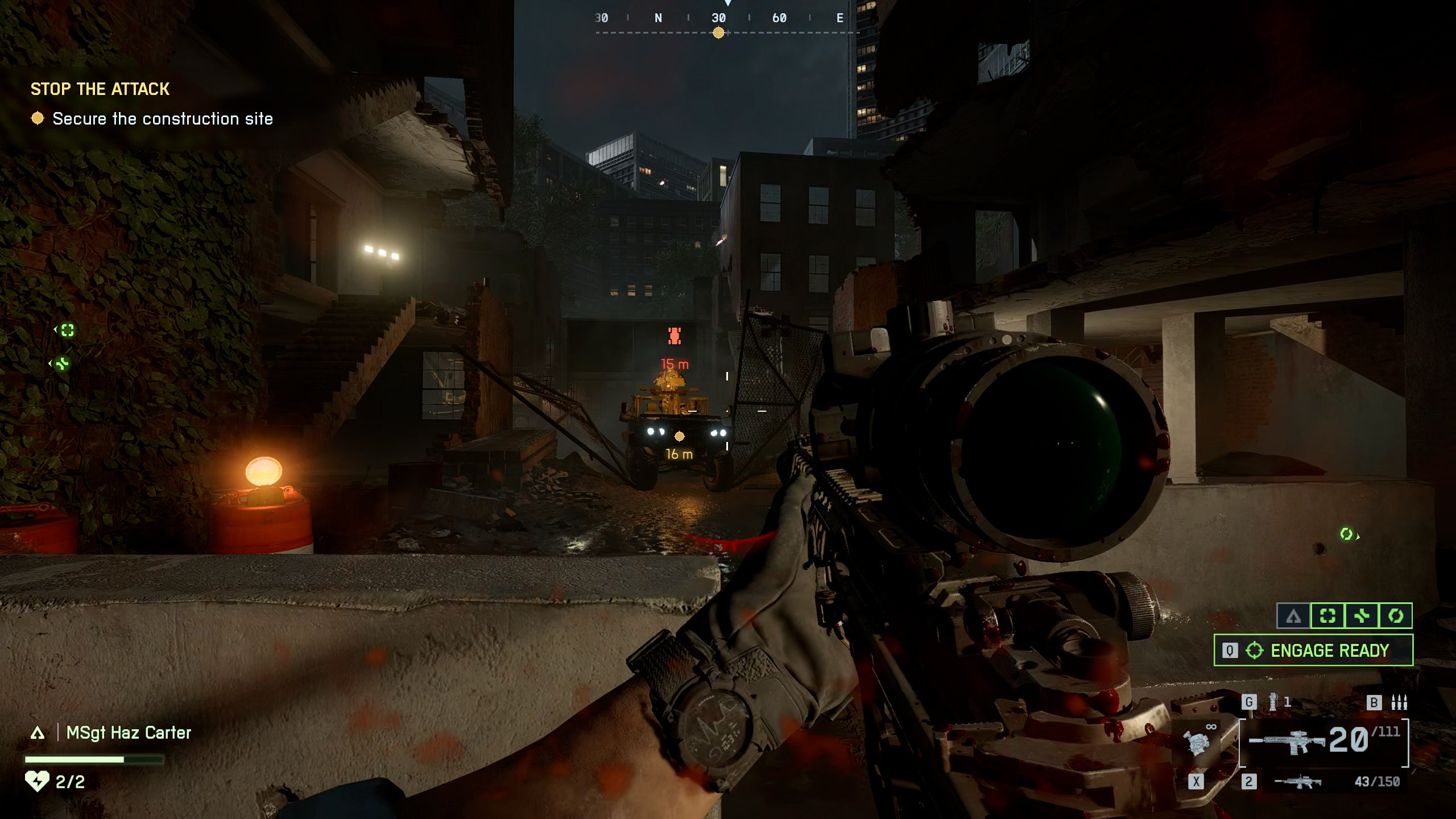Select the melee gadget icon with infinity symbol
This screenshot has height=819, width=1456.
point(1199,741)
